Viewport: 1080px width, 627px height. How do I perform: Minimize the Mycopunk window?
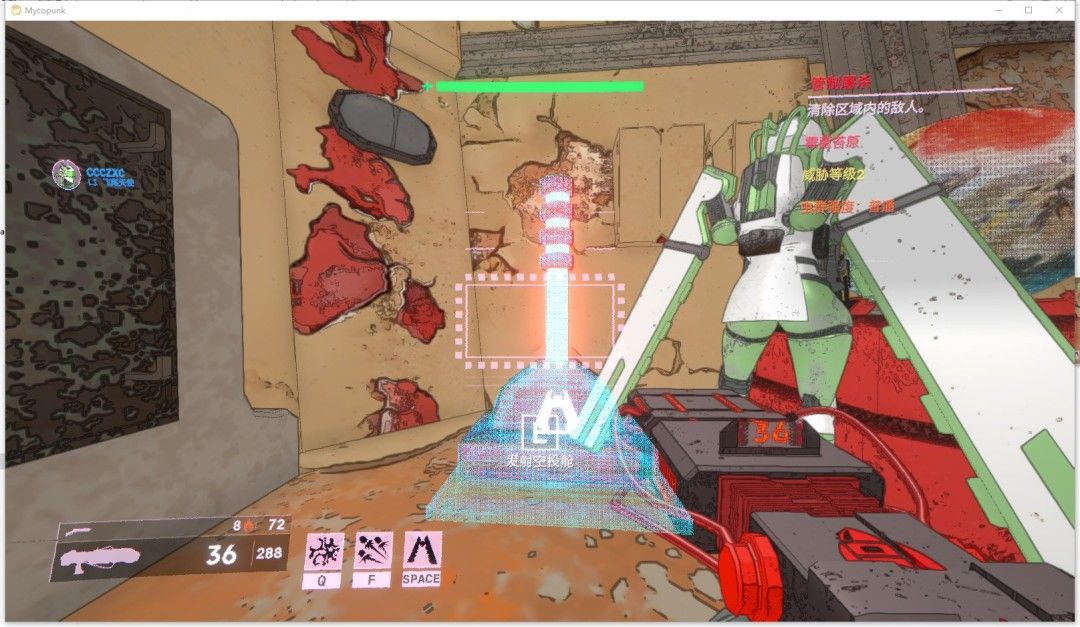click(998, 10)
